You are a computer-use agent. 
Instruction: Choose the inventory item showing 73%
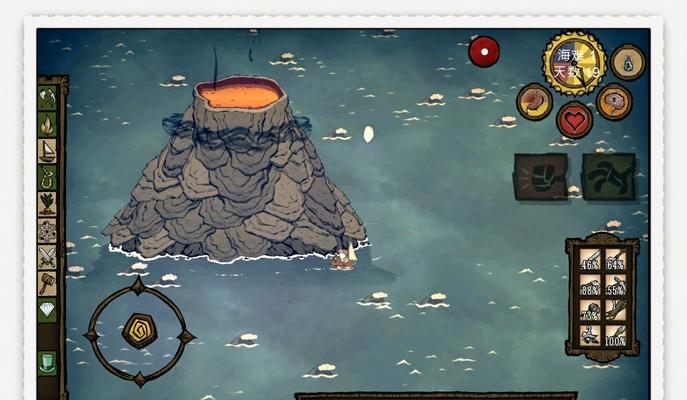coord(590,312)
